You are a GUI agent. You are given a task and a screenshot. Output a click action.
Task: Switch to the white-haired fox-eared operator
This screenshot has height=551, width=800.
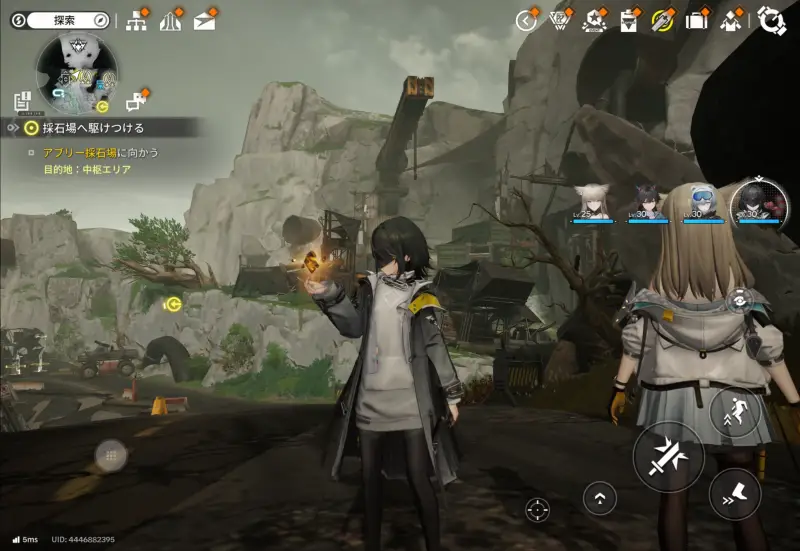pyautogui.click(x=592, y=198)
